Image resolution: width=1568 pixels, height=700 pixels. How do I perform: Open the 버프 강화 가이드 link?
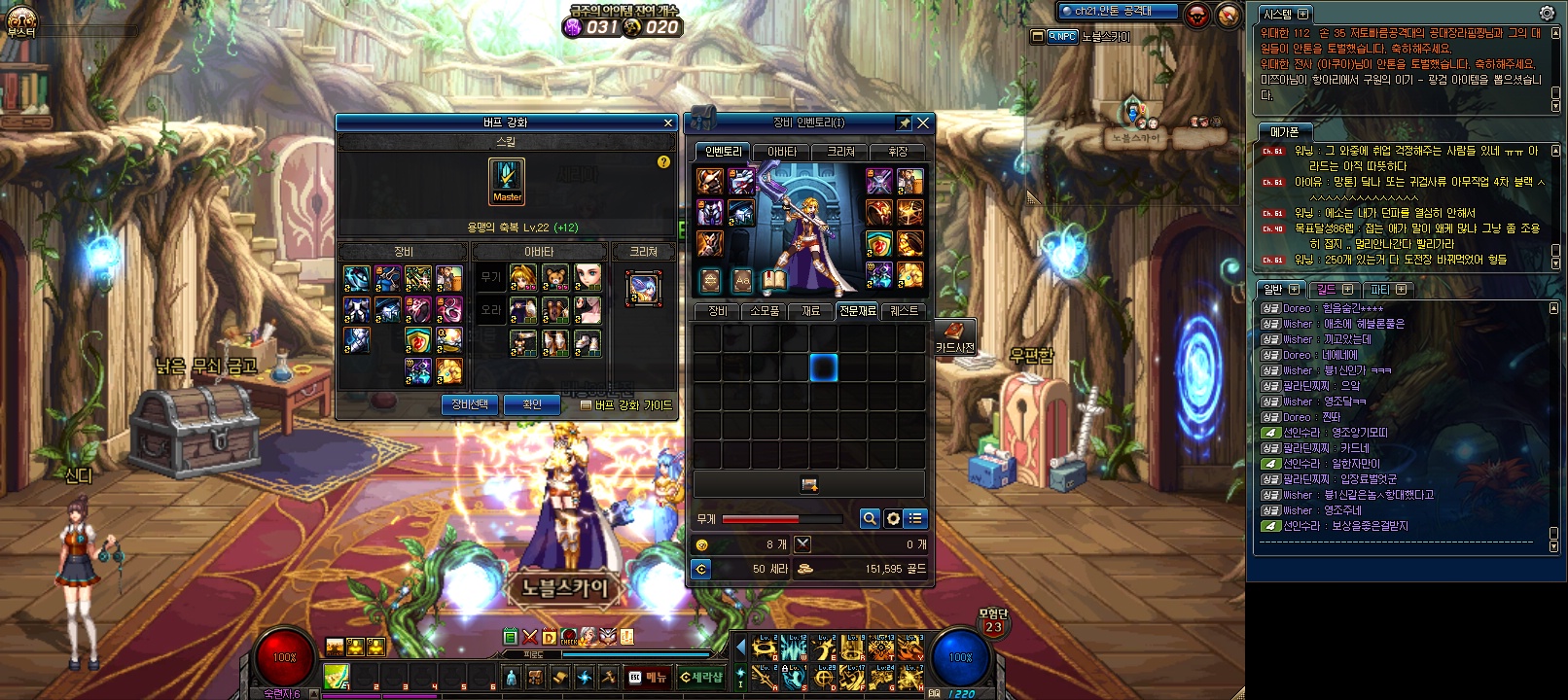click(626, 405)
